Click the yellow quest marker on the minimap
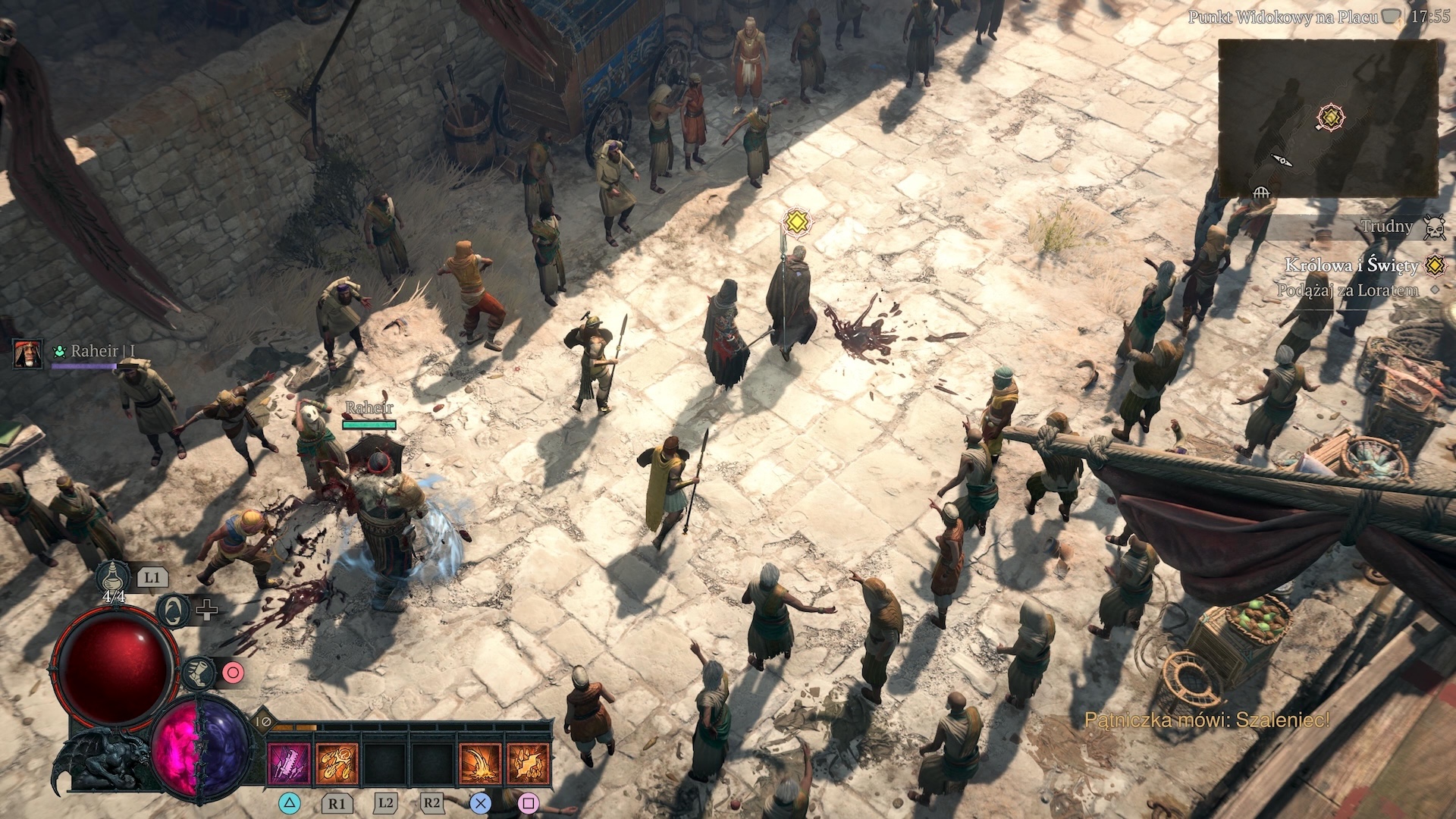Viewport: 1456px width, 819px height. tap(1330, 118)
